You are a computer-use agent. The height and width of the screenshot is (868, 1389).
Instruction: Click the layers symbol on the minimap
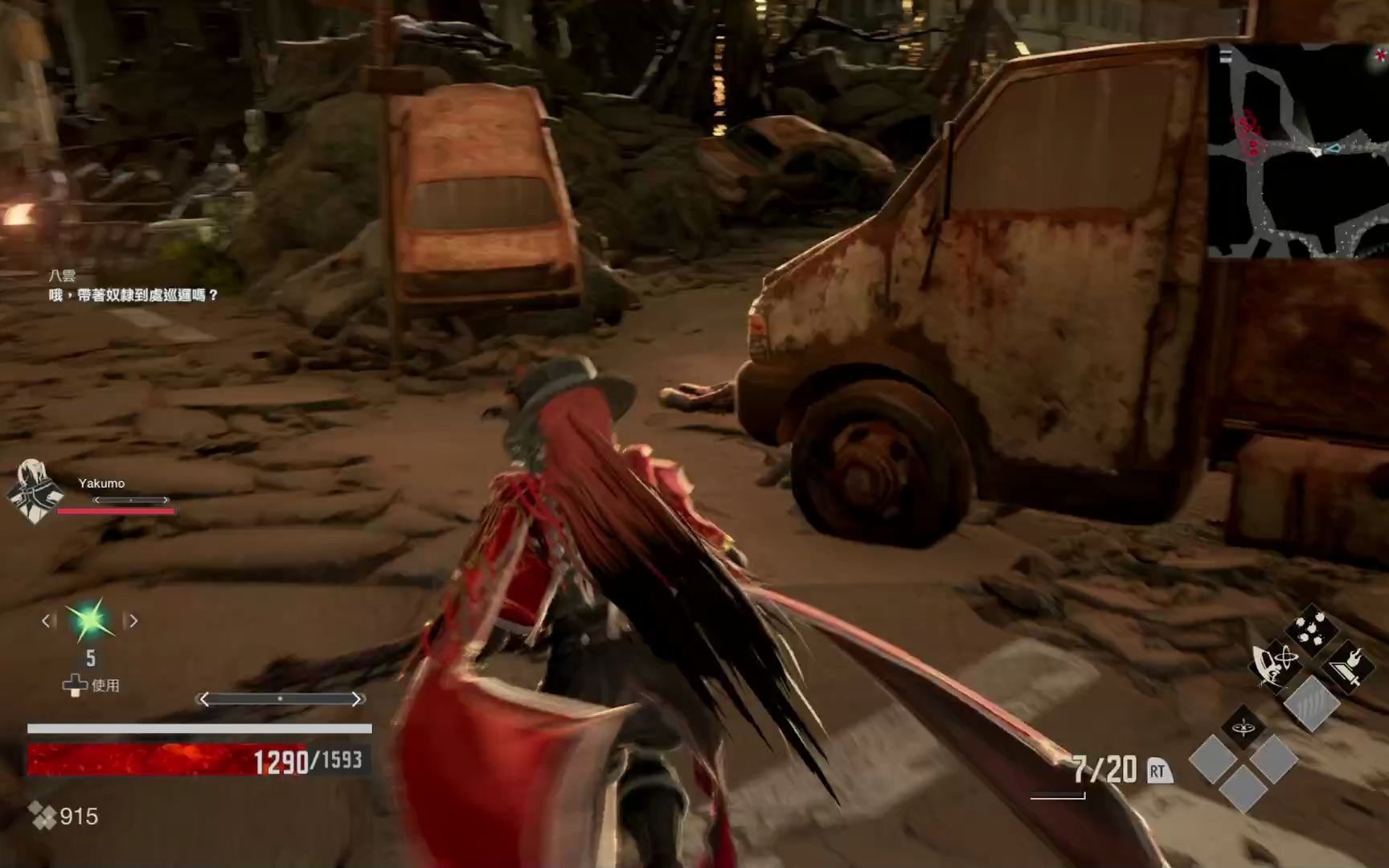point(1226,55)
